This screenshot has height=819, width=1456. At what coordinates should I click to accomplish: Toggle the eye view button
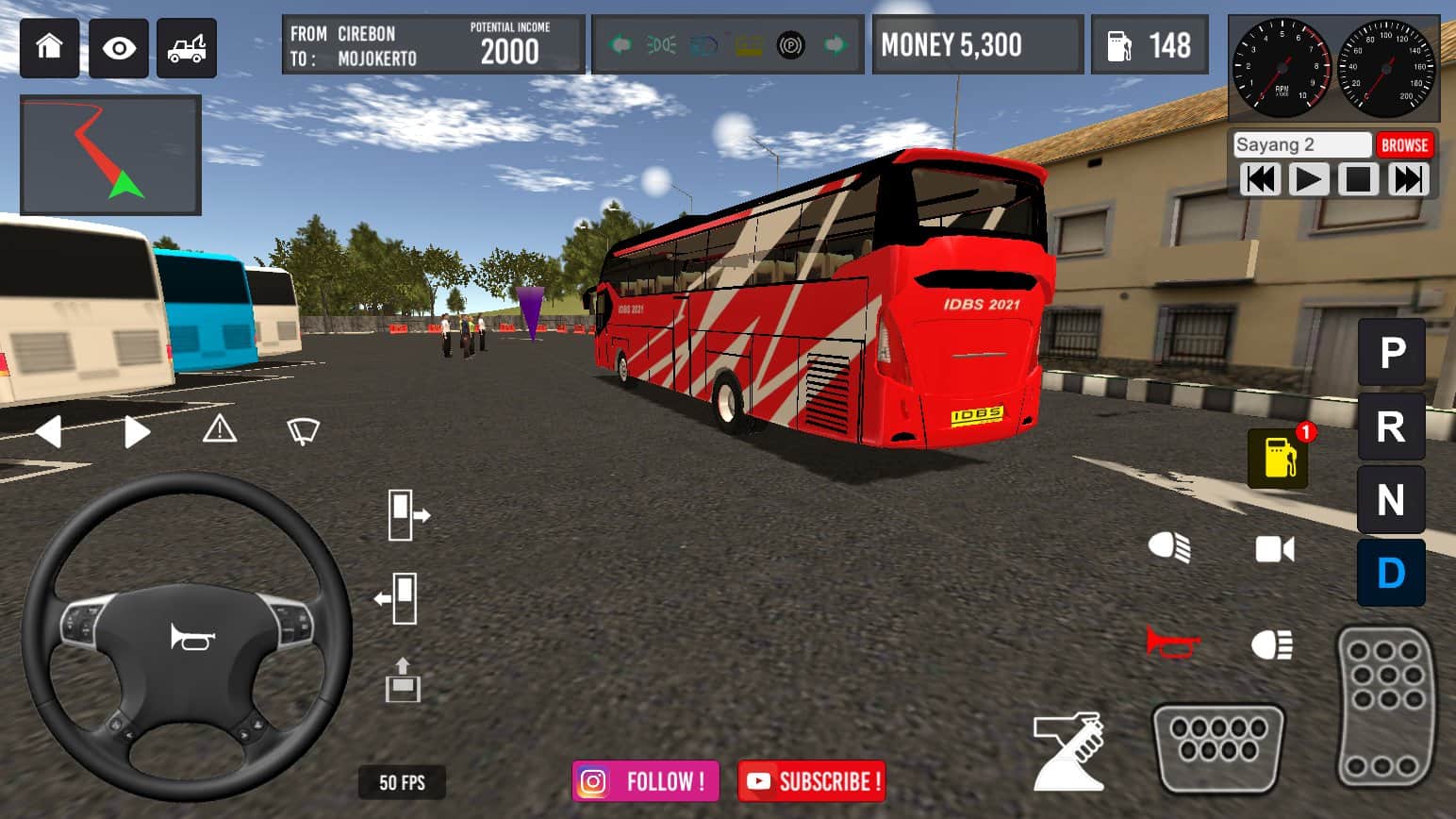coord(119,47)
